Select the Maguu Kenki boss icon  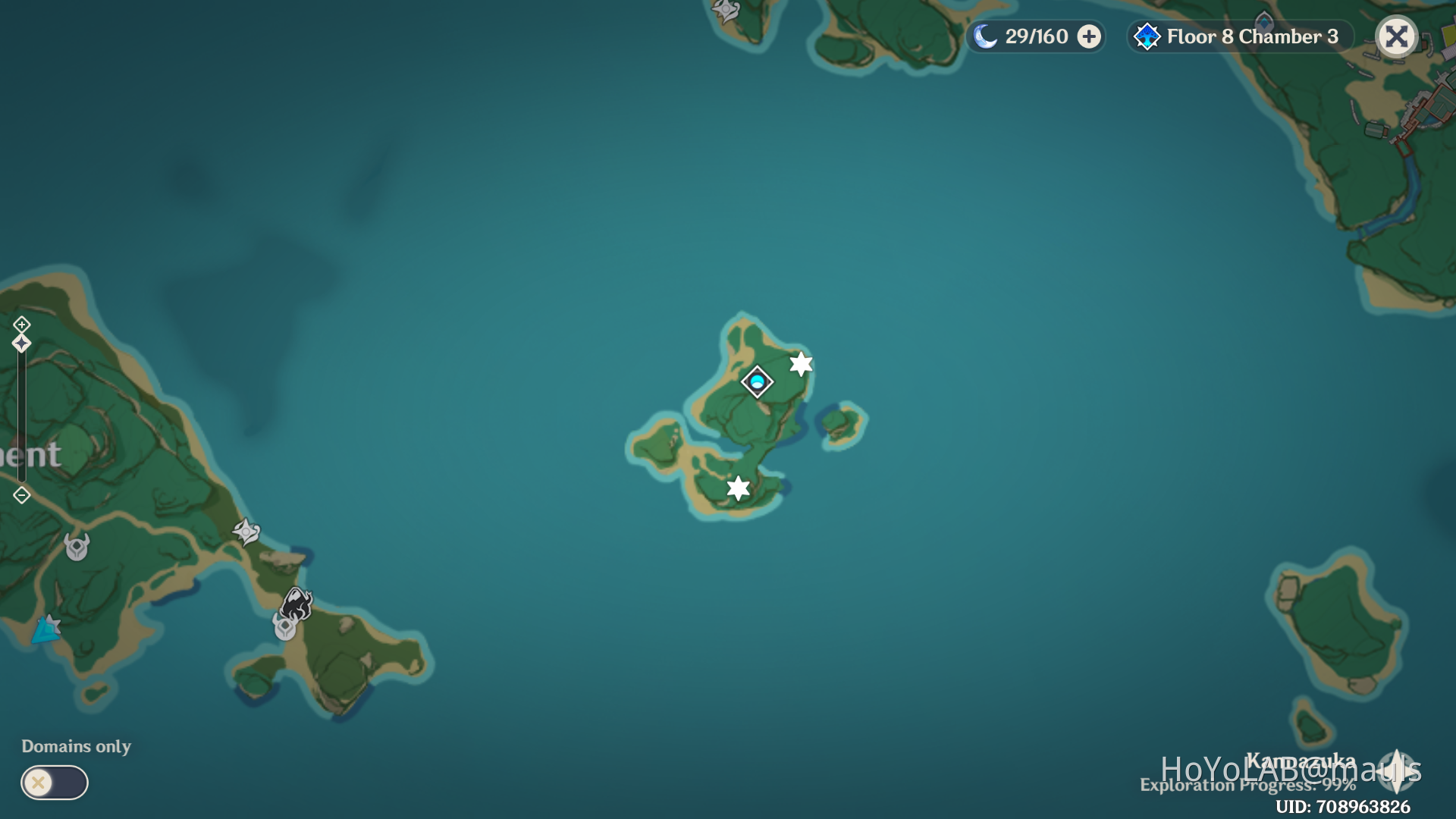click(x=296, y=603)
